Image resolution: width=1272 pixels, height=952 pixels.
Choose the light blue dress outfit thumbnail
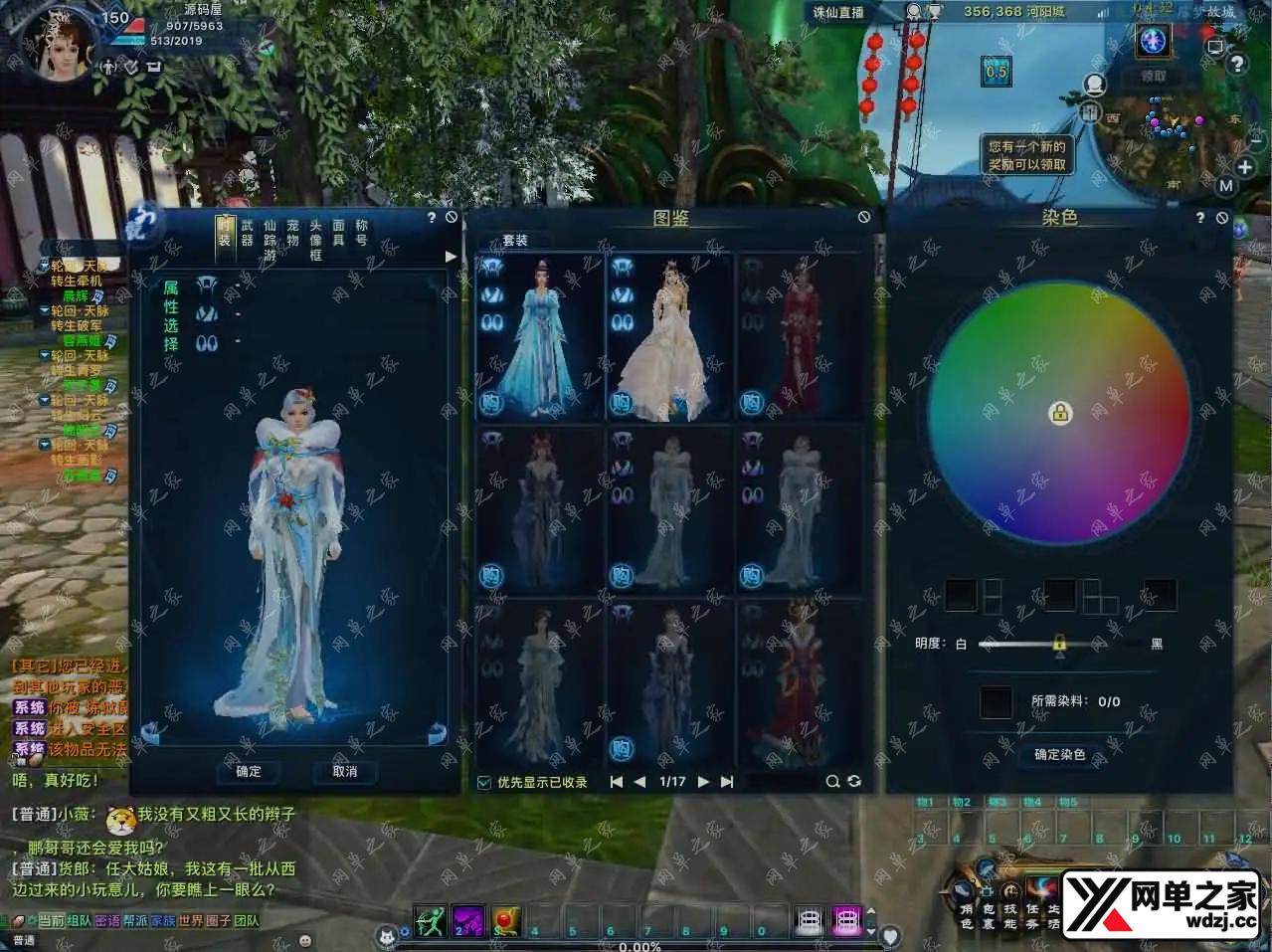pos(540,336)
